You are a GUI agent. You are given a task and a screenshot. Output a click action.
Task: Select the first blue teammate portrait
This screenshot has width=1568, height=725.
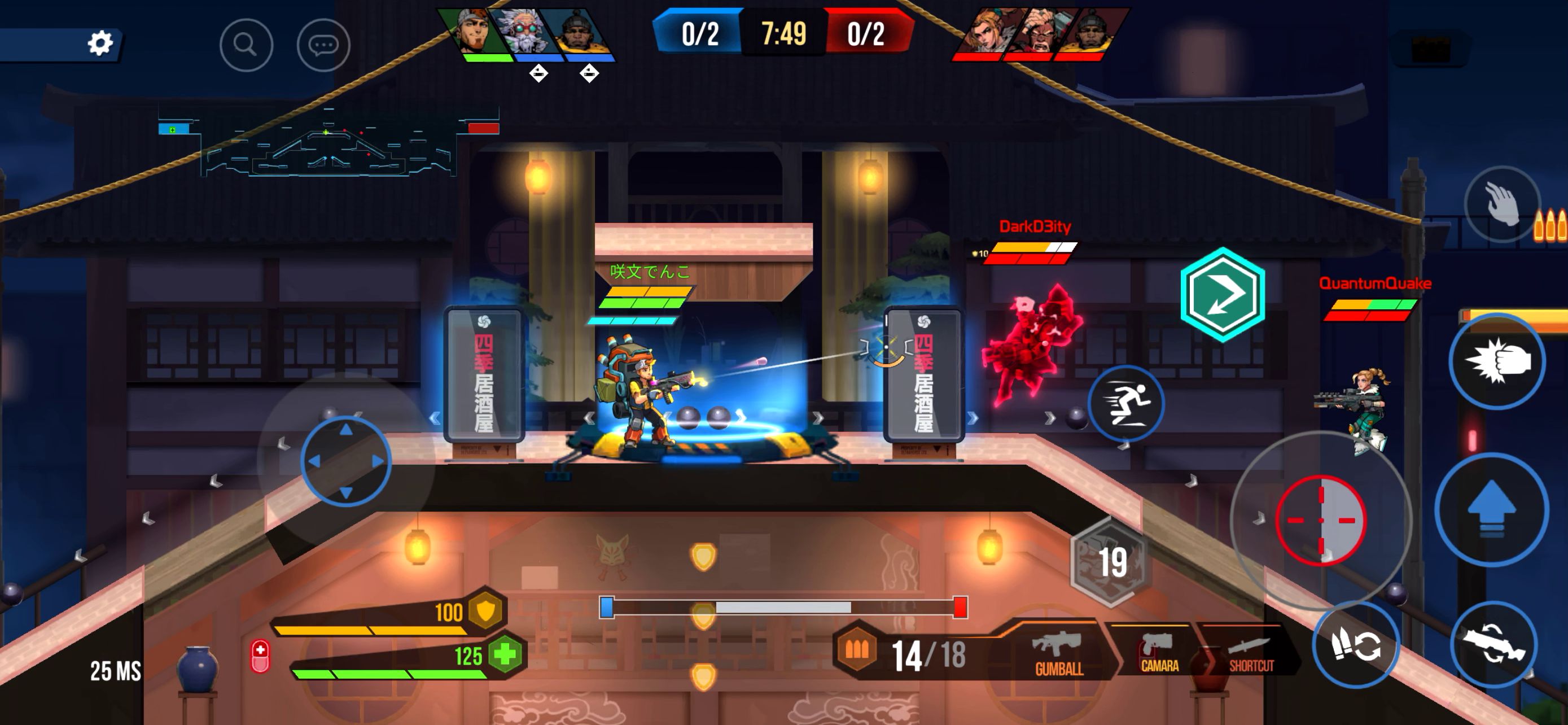click(475, 33)
